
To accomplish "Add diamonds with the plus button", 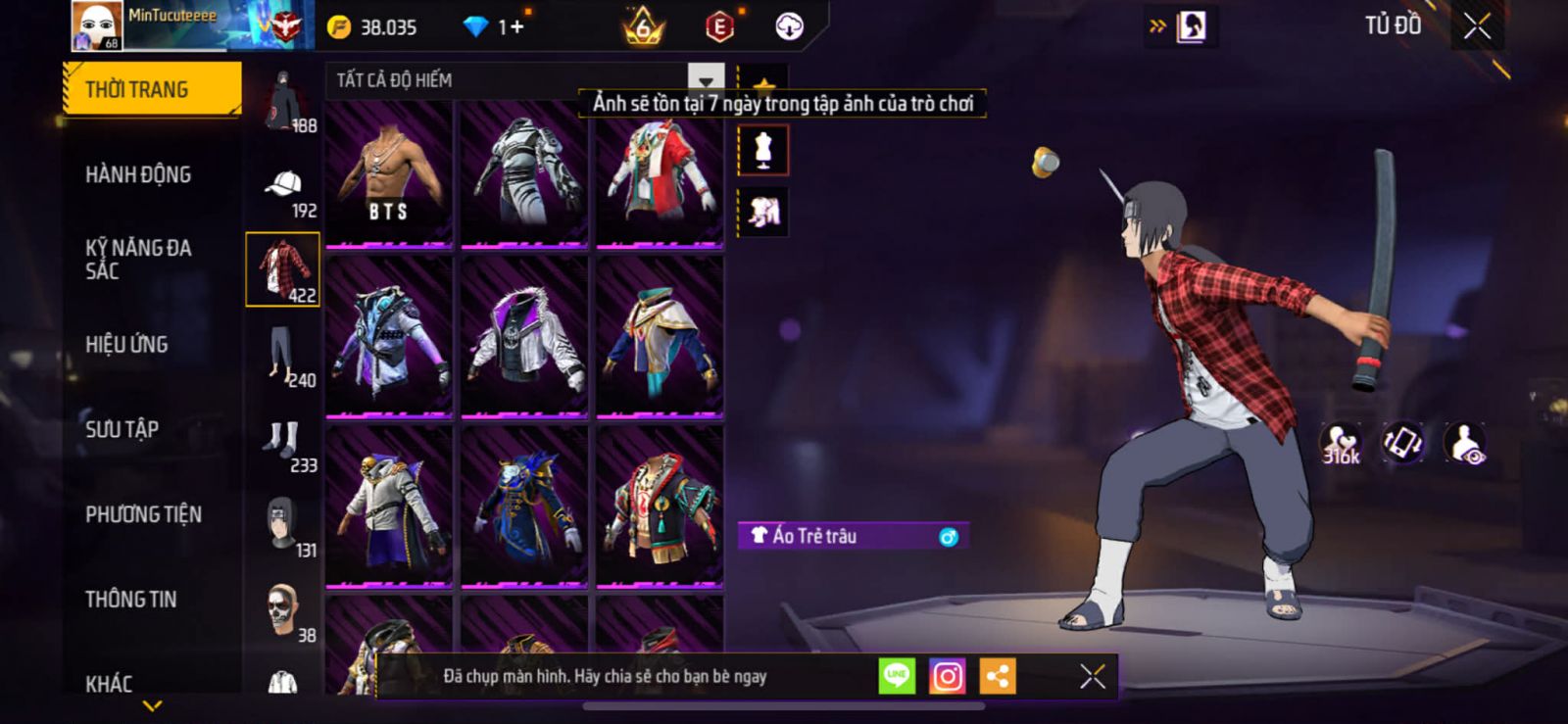I will pyautogui.click(x=515, y=27).
